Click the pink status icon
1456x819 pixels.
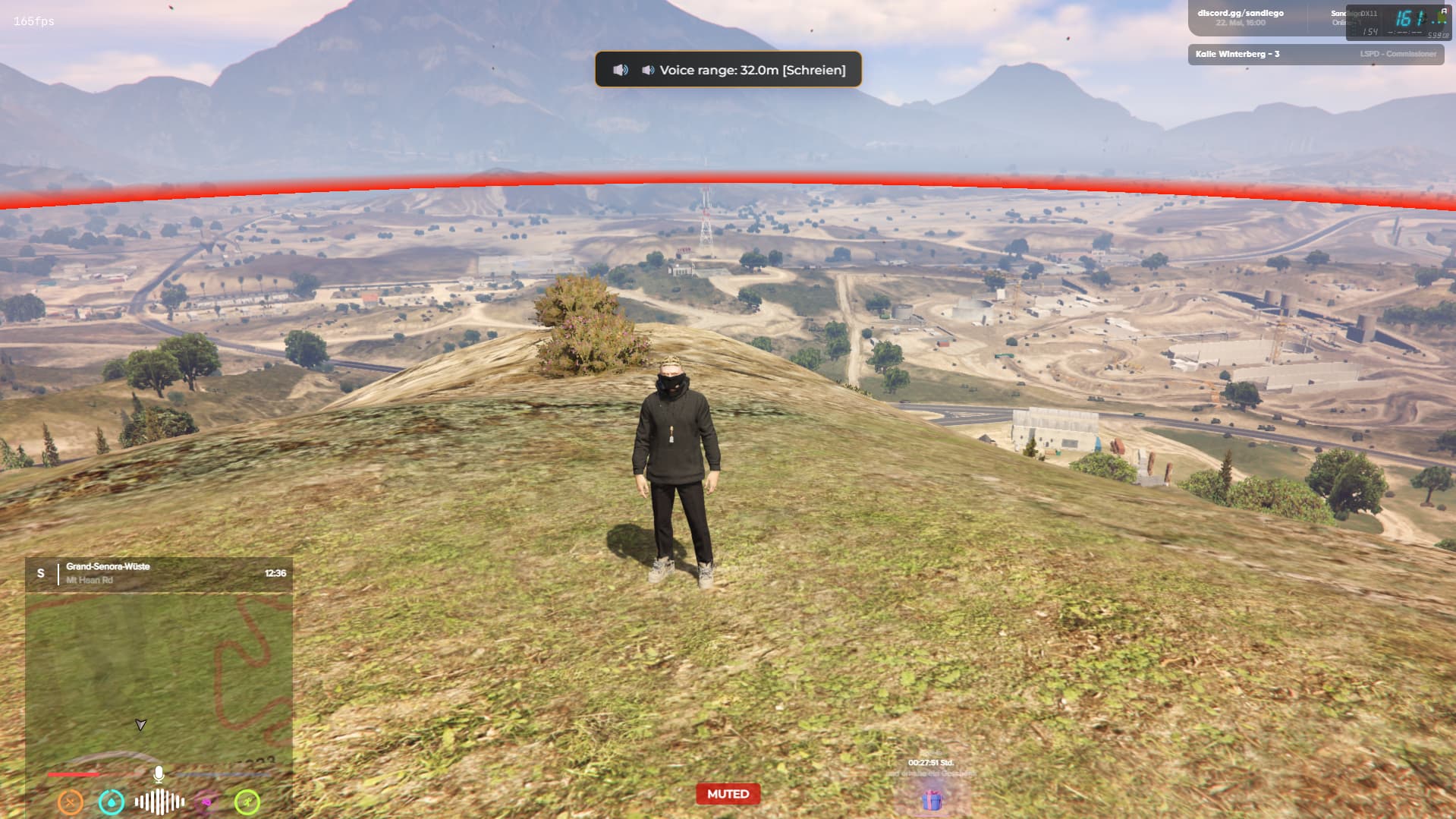coord(206,802)
